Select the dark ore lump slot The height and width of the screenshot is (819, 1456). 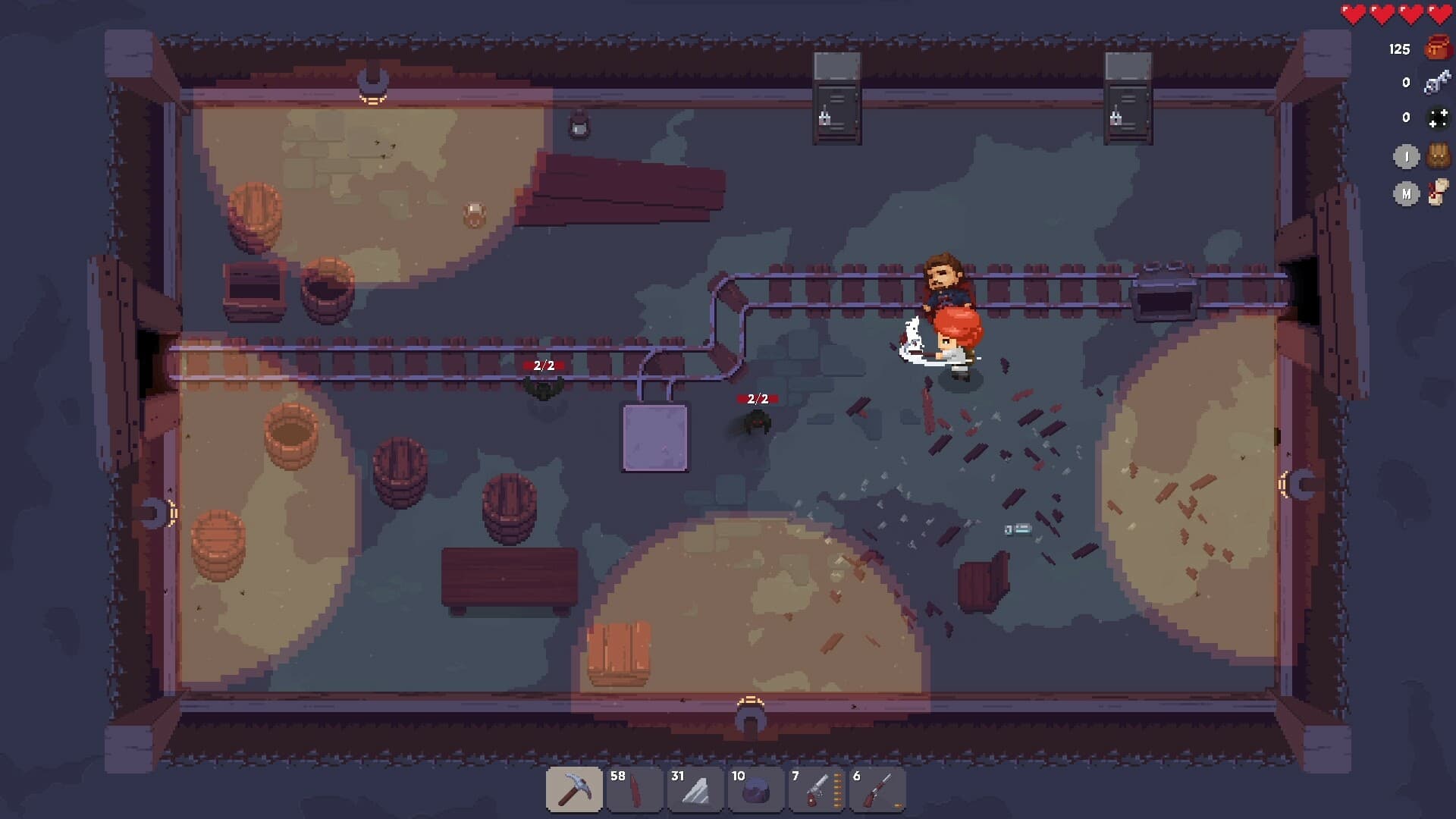(756, 789)
